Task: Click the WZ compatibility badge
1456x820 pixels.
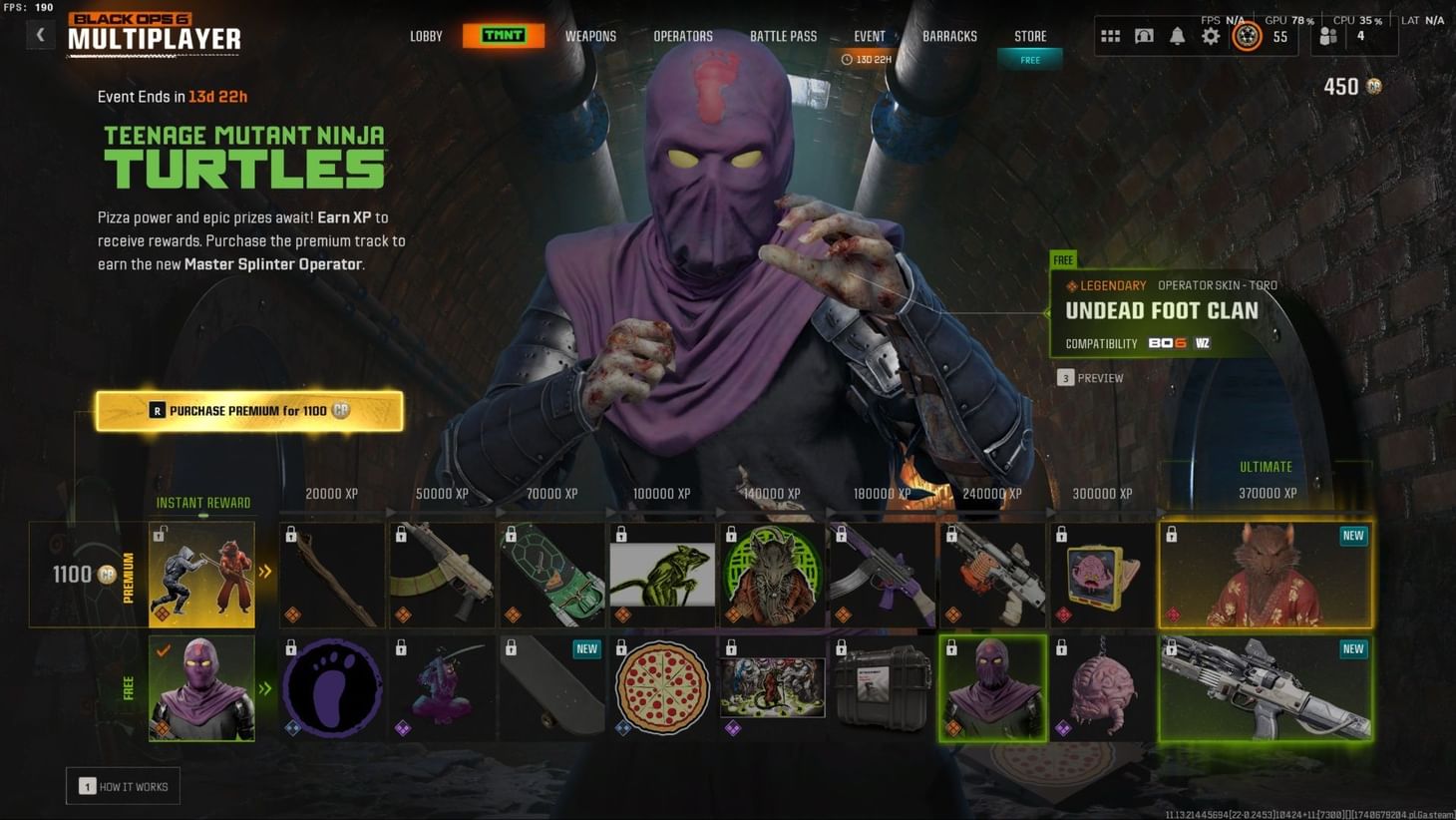Action: click(x=1203, y=343)
